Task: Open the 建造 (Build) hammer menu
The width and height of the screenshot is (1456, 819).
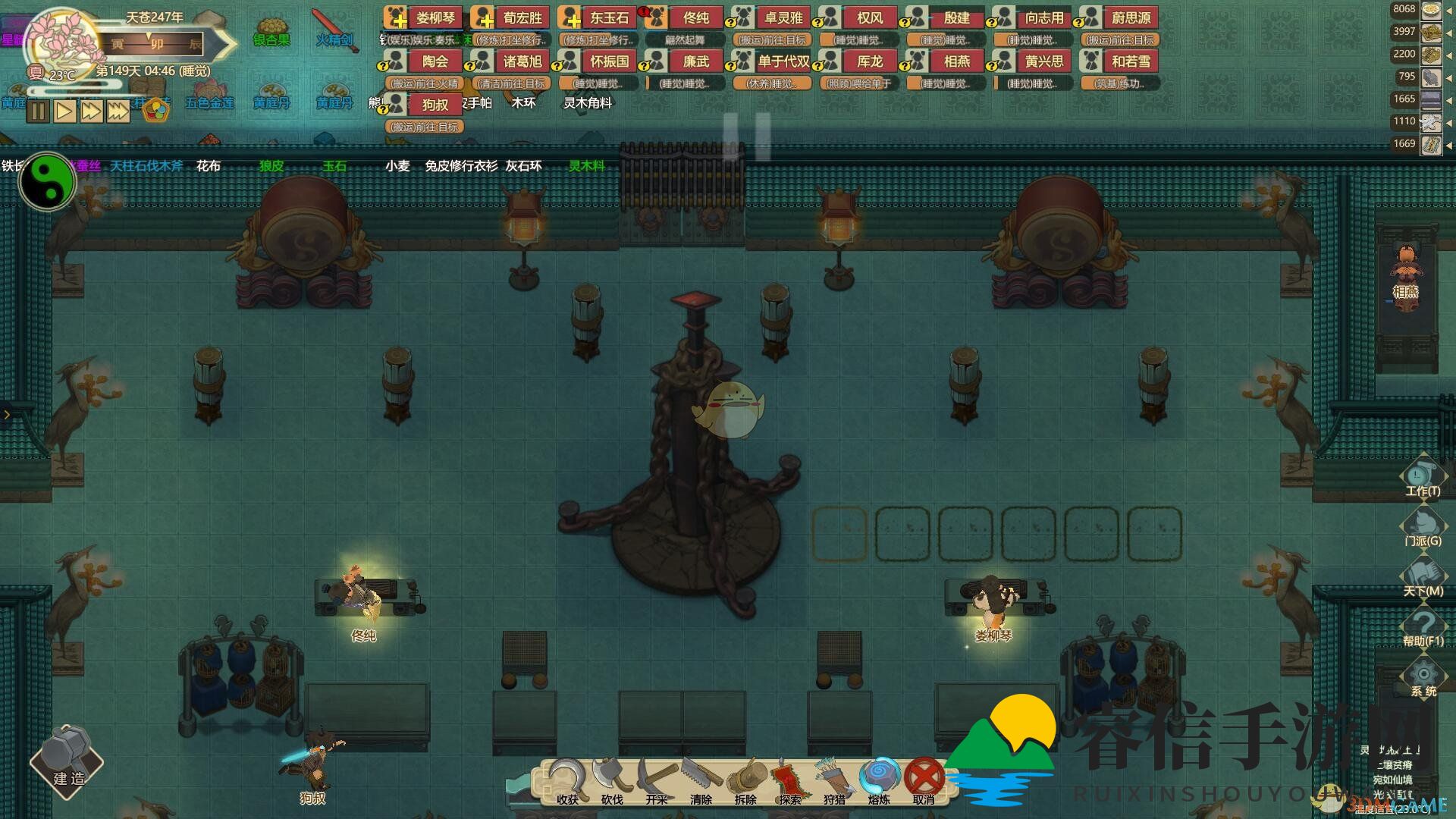Action: point(67,762)
